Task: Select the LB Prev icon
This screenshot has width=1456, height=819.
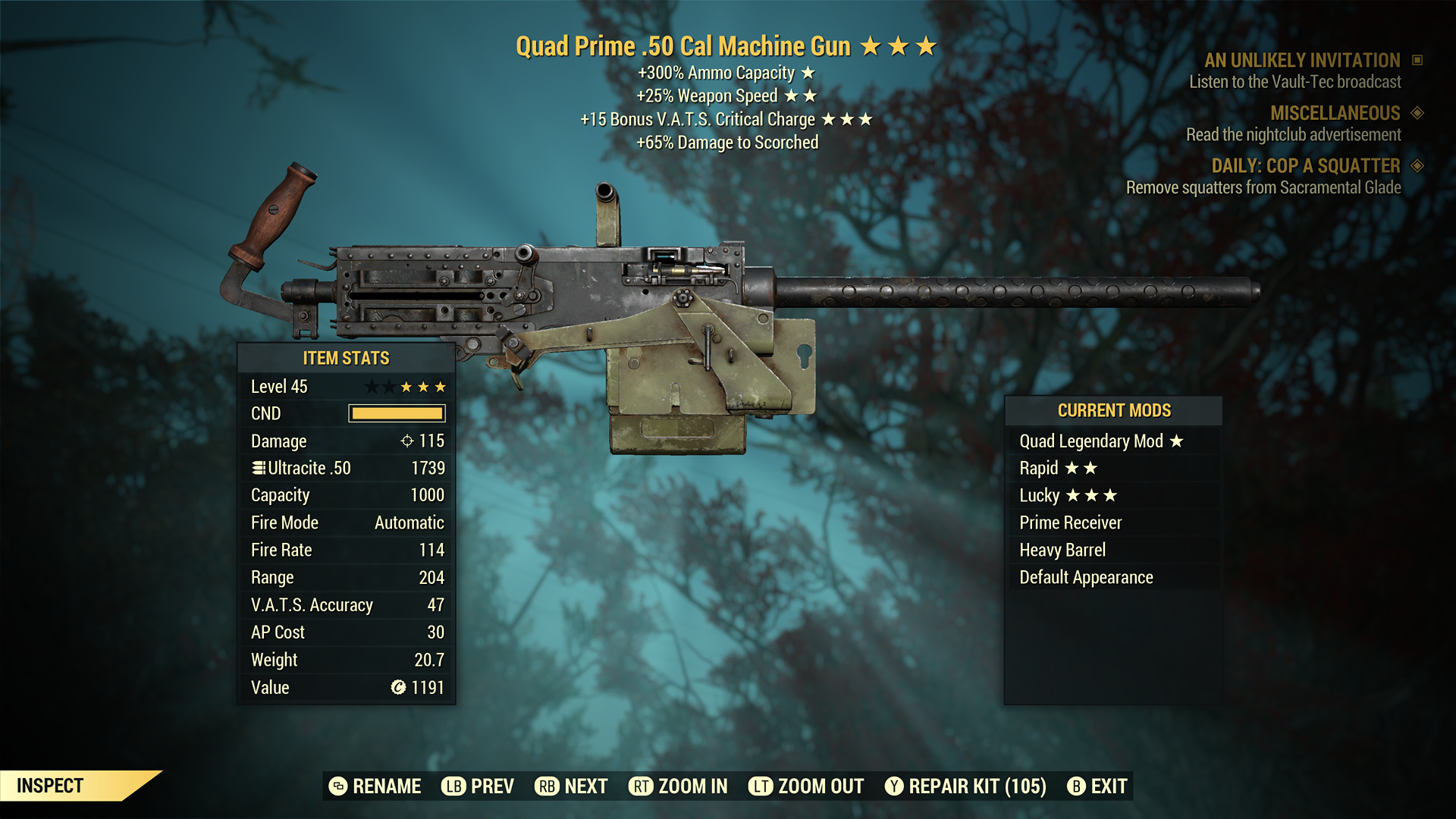Action: pyautogui.click(x=453, y=786)
